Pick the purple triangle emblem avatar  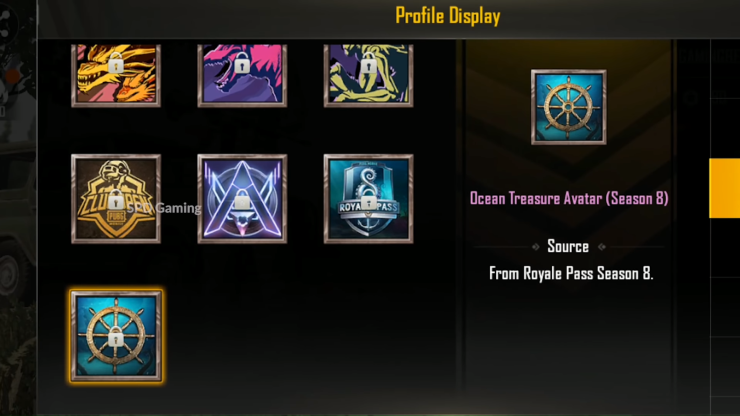click(x=242, y=199)
